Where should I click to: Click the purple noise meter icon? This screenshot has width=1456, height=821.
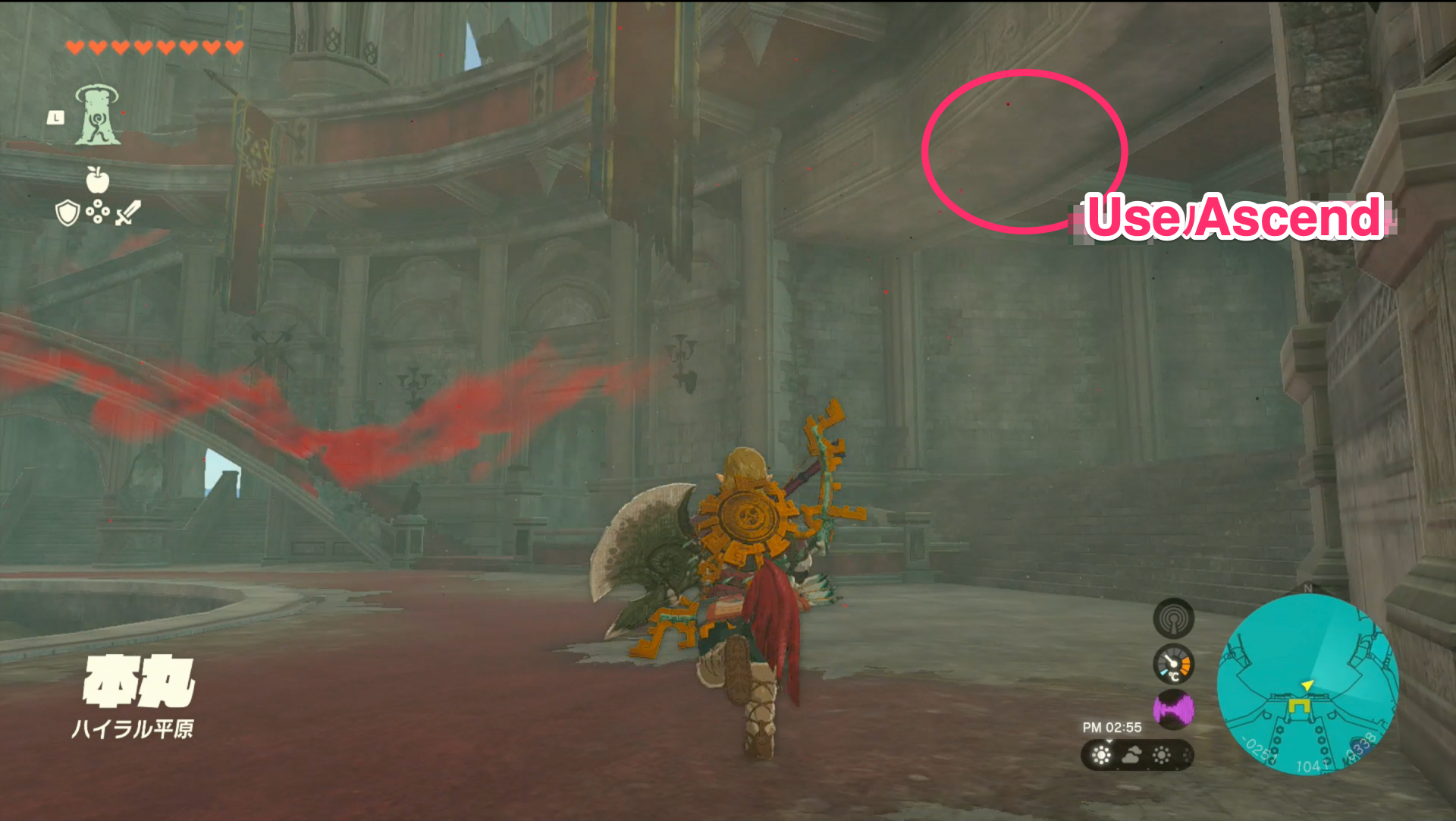(1174, 706)
